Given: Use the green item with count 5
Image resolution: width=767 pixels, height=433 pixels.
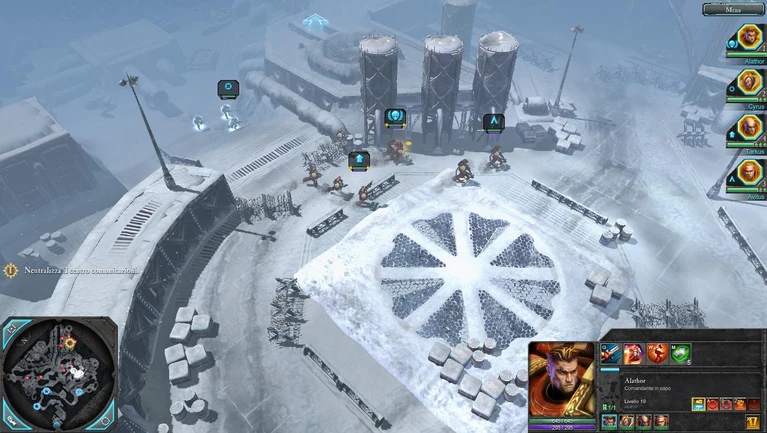Looking at the screenshot, I should [680, 353].
